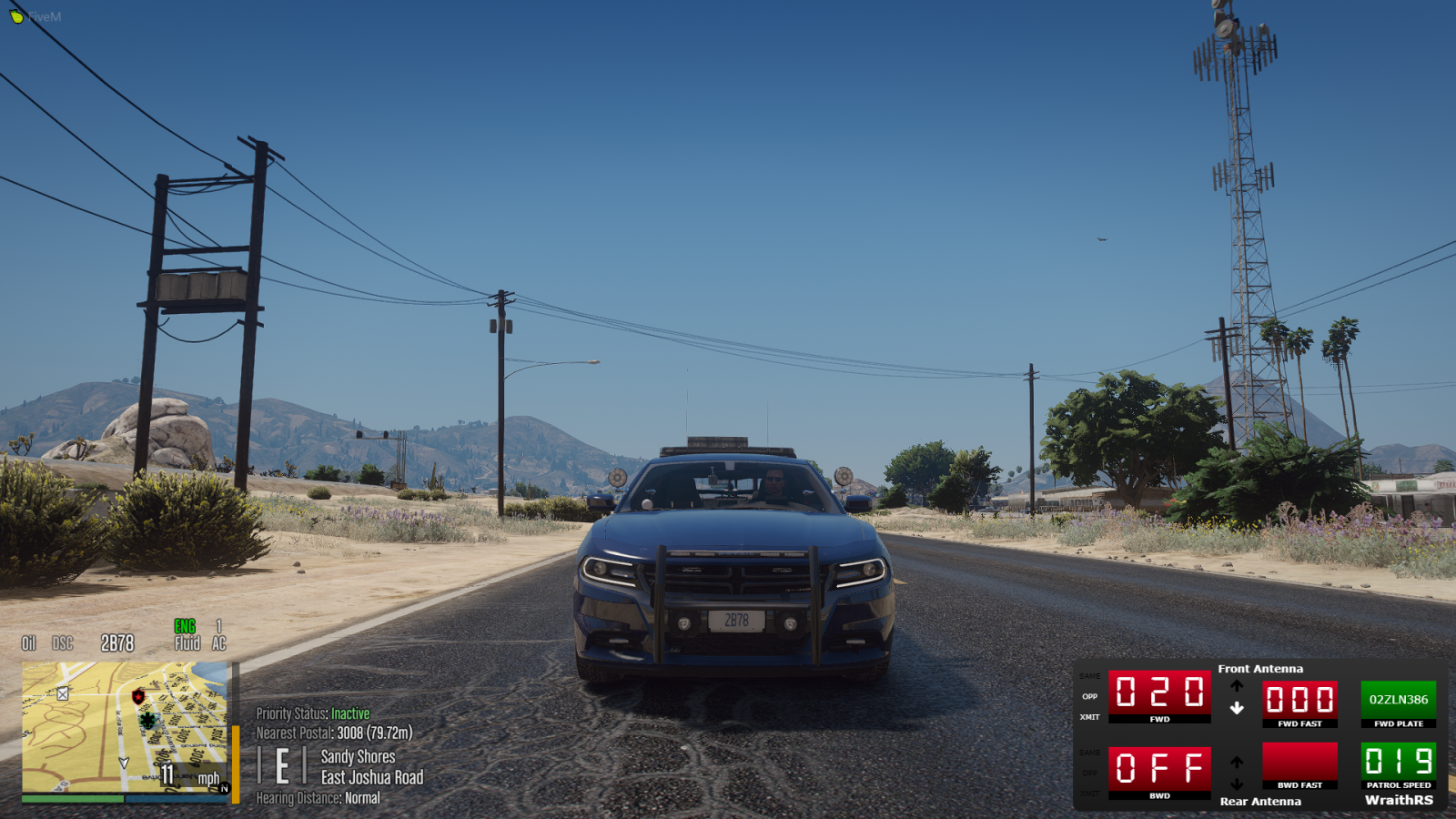Select the FWD PLATE reader display

[x=1398, y=700]
